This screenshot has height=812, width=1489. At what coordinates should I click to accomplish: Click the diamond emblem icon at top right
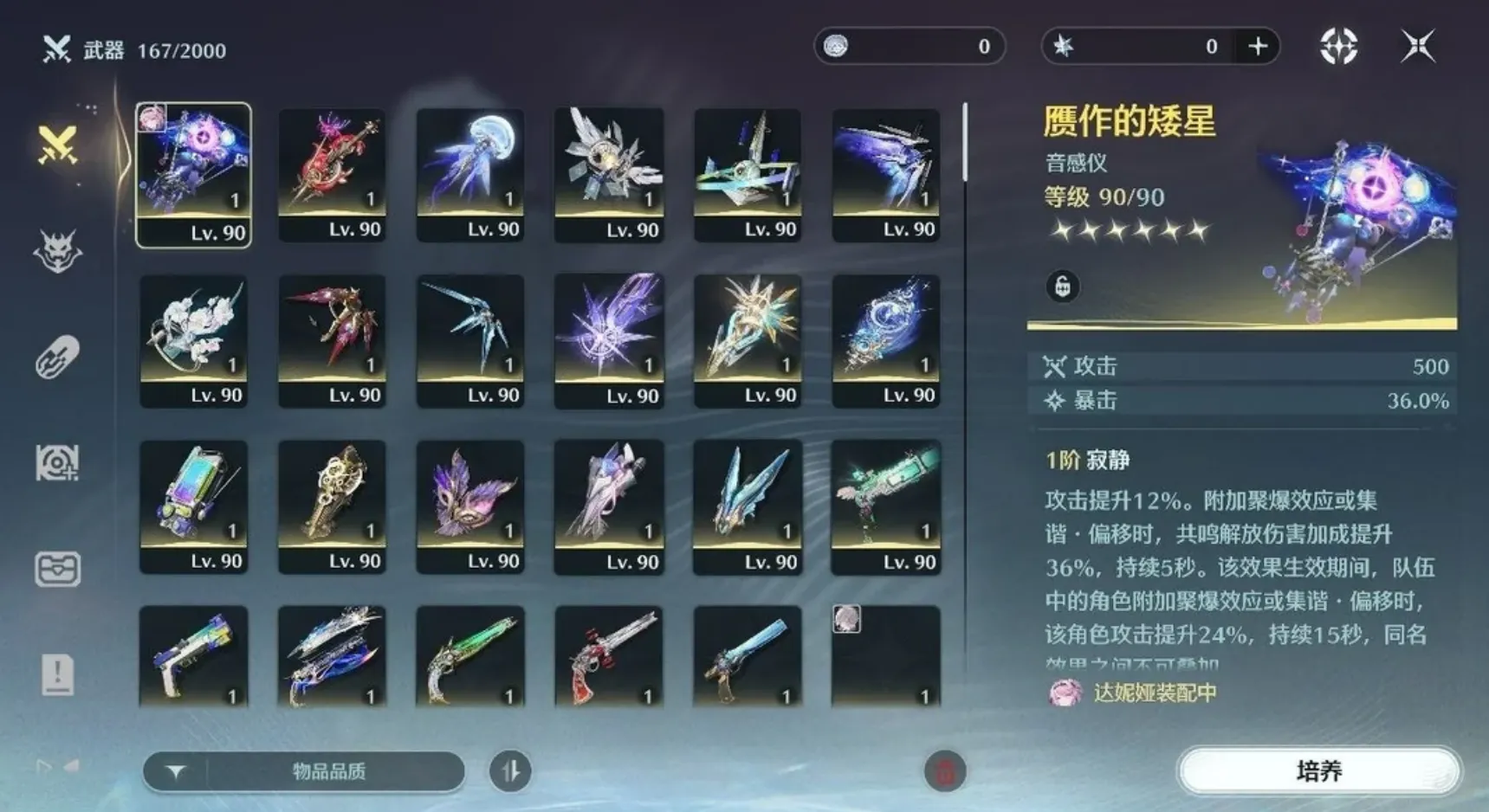point(1338,47)
